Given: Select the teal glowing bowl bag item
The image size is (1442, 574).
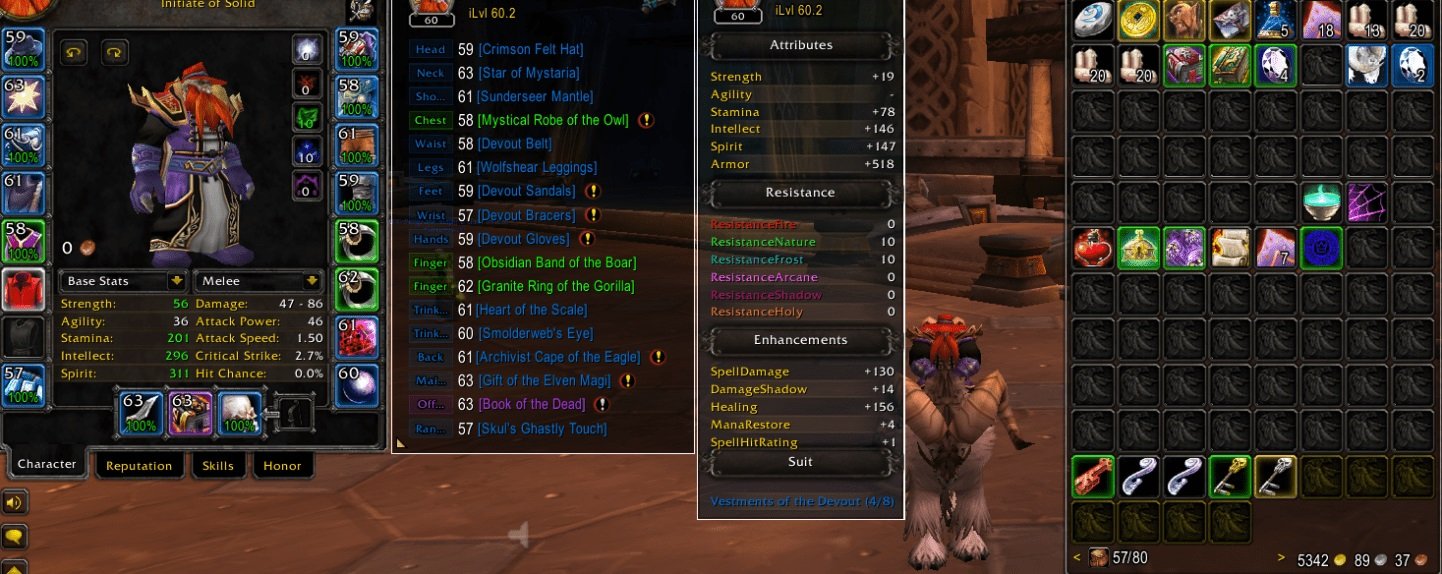Looking at the screenshot, I should tap(1320, 202).
